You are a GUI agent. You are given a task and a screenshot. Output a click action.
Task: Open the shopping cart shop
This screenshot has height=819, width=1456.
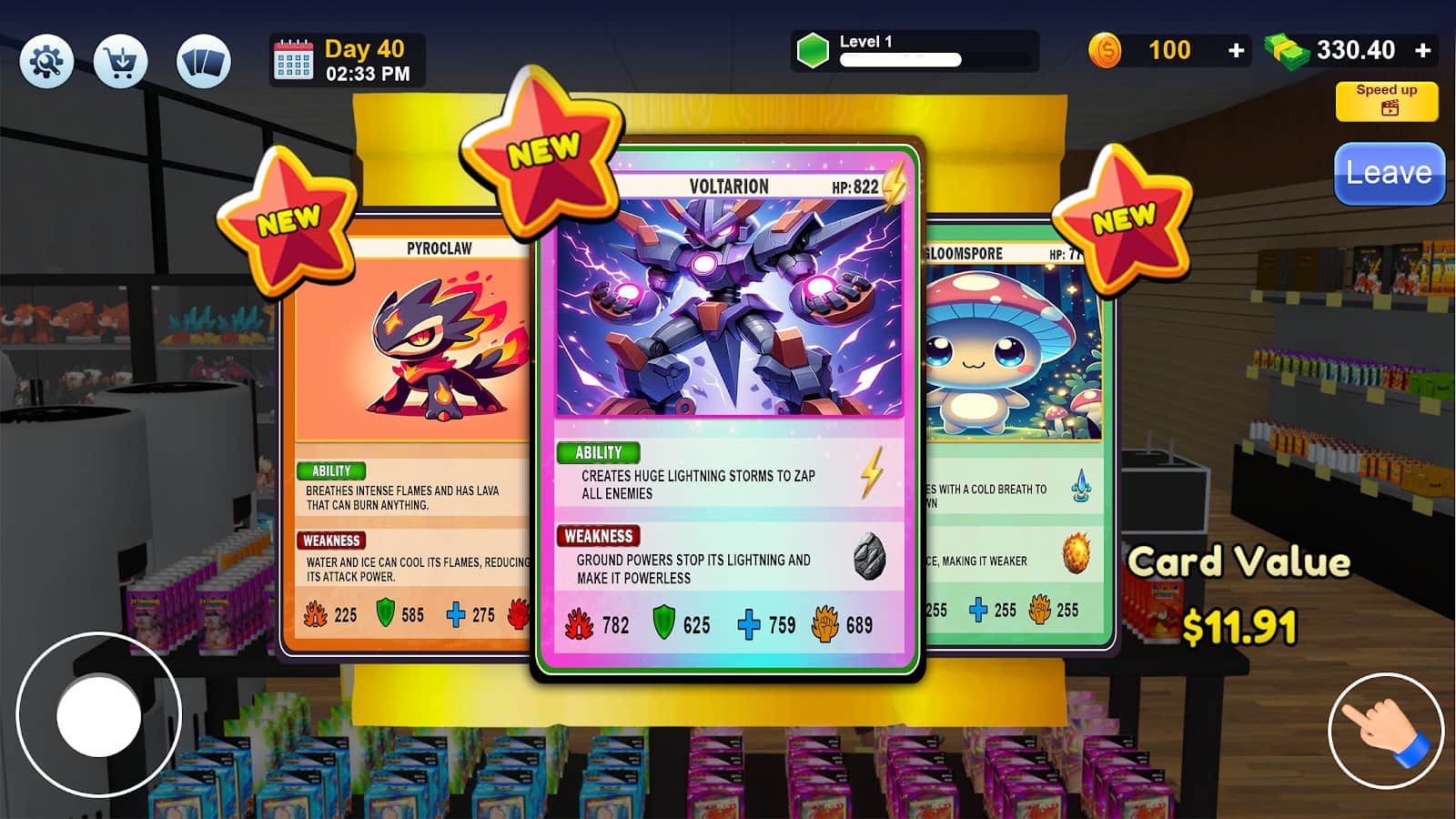(121, 57)
